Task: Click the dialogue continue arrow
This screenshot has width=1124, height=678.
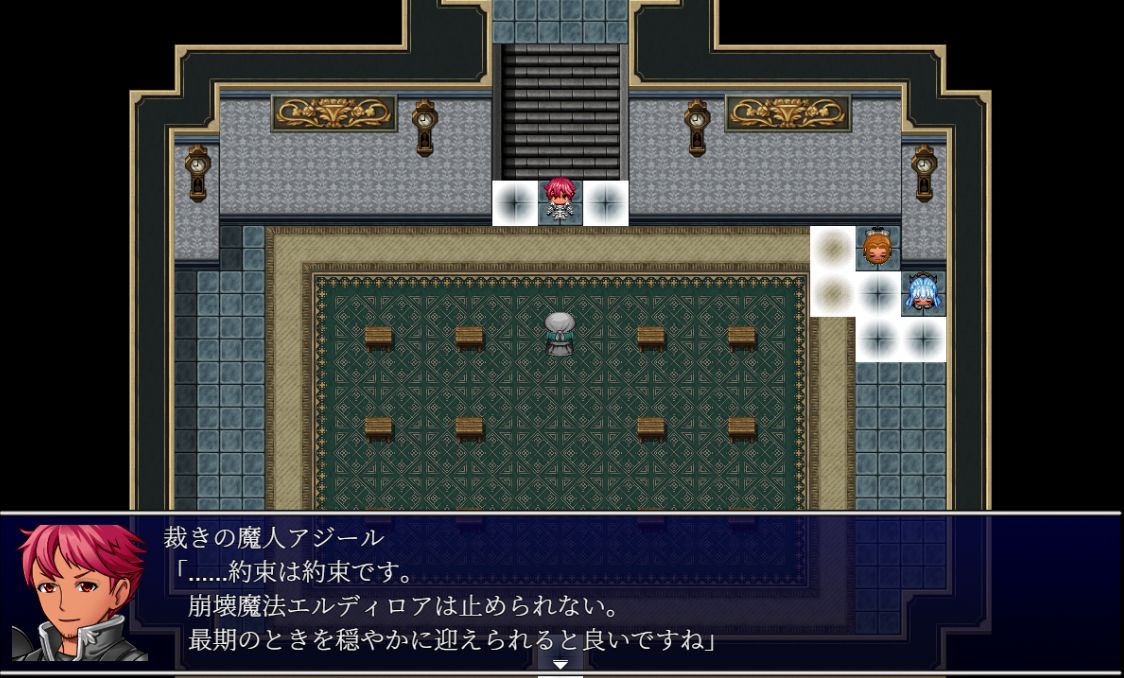Action: [560, 664]
